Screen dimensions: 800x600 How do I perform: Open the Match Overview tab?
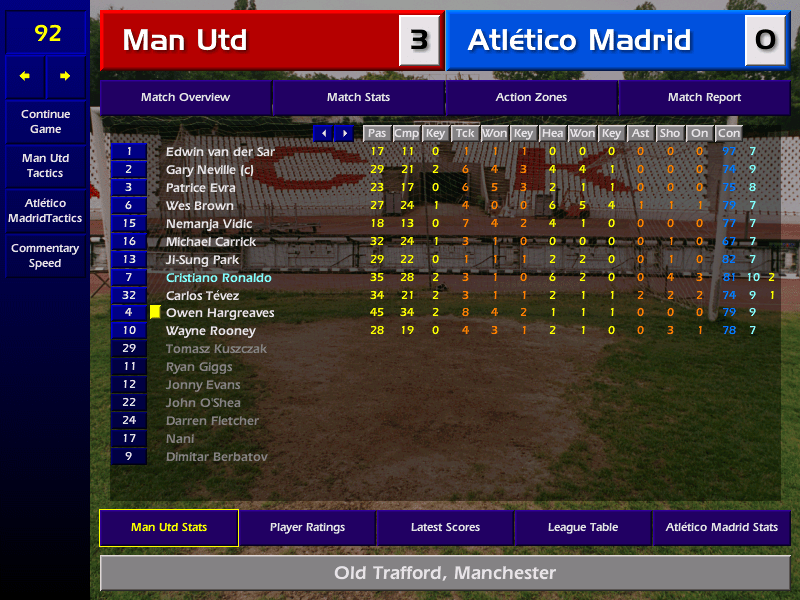coord(185,97)
